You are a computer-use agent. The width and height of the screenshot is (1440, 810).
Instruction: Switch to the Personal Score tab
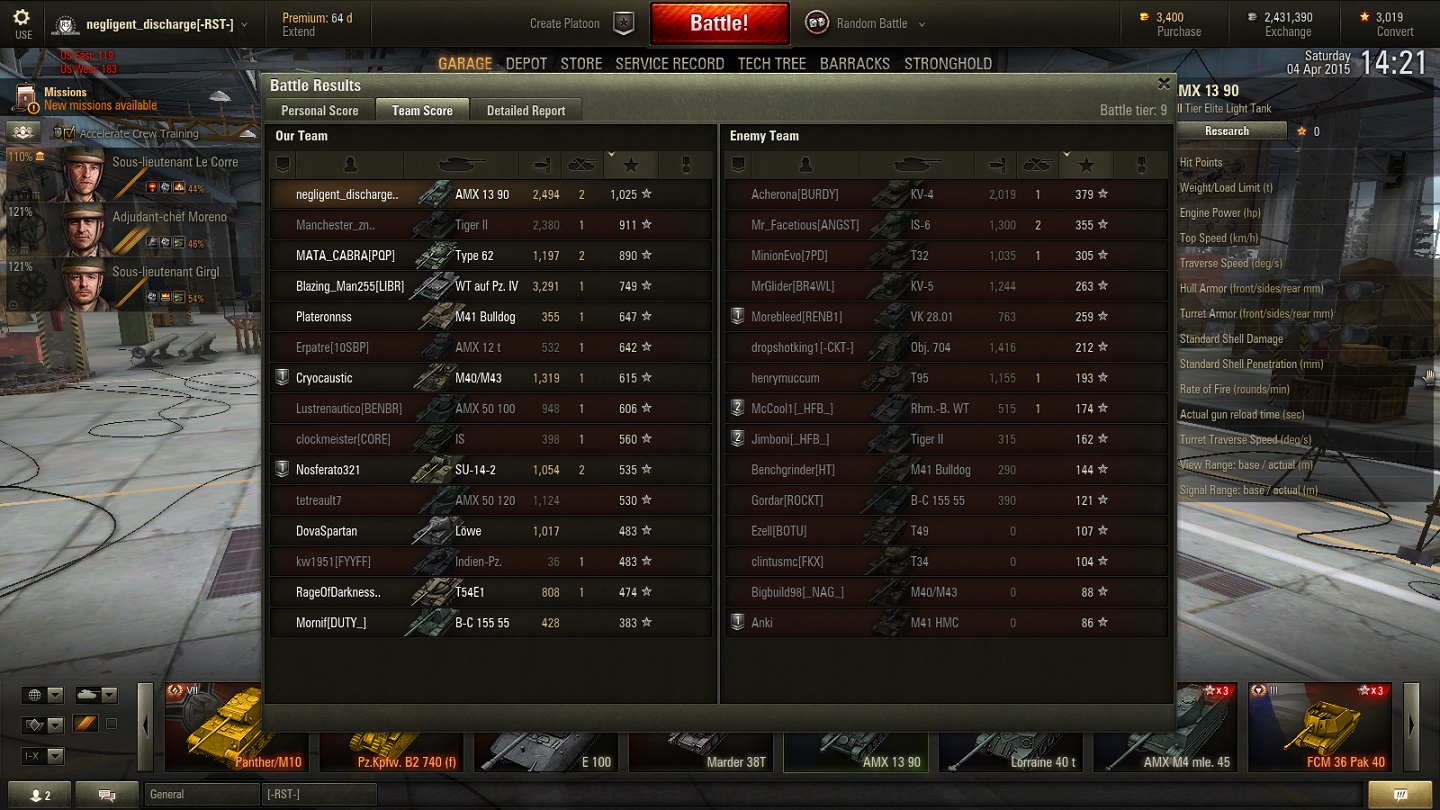point(319,110)
